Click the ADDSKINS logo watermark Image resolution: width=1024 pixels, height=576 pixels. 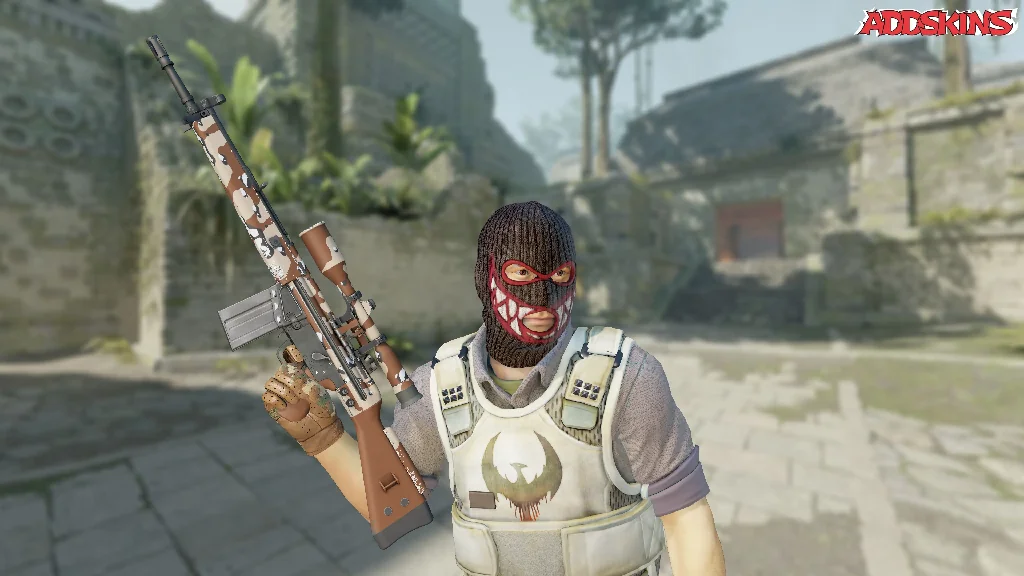pyautogui.click(x=936, y=23)
